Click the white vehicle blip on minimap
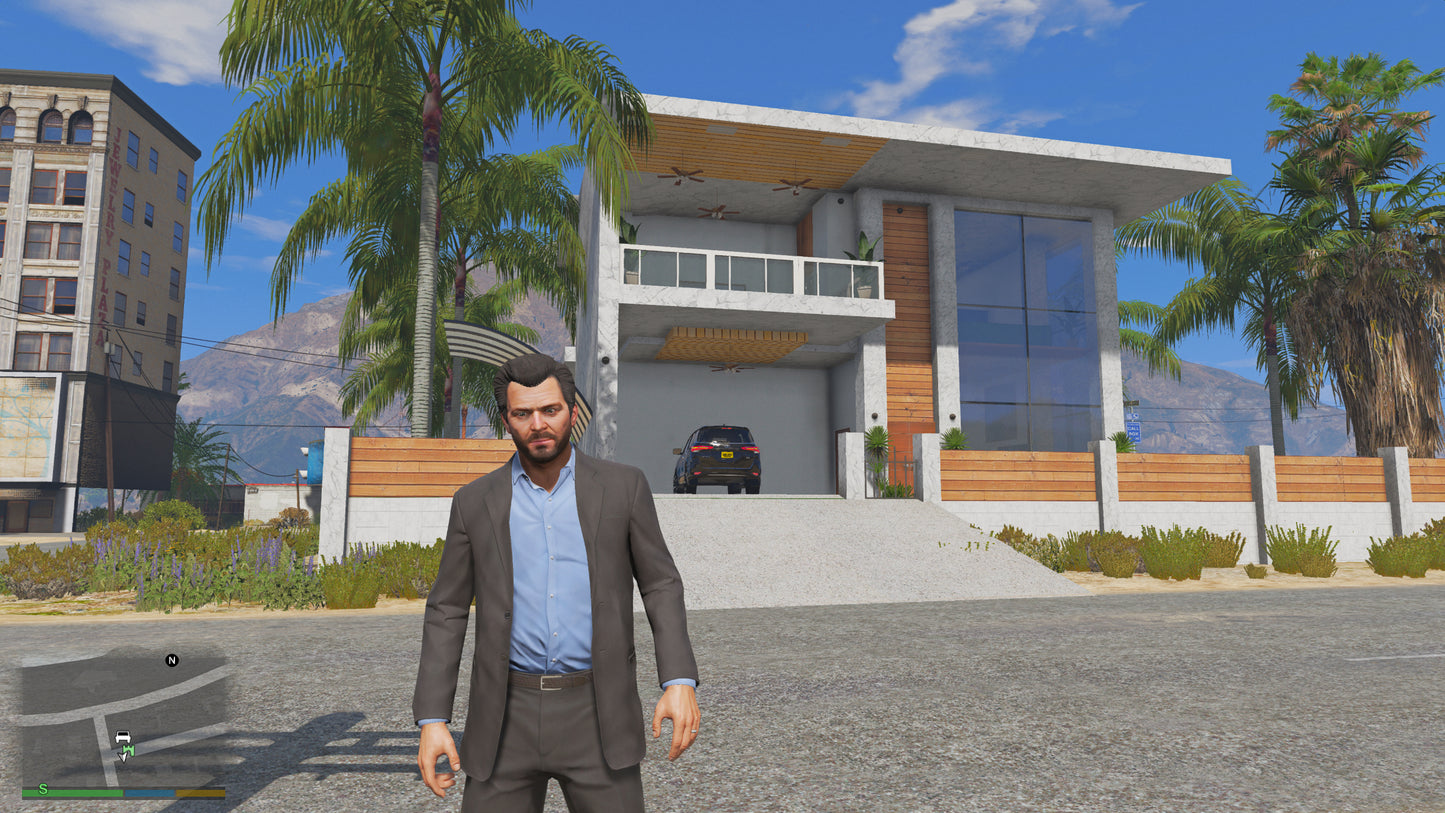This screenshot has height=813, width=1445. point(122,737)
